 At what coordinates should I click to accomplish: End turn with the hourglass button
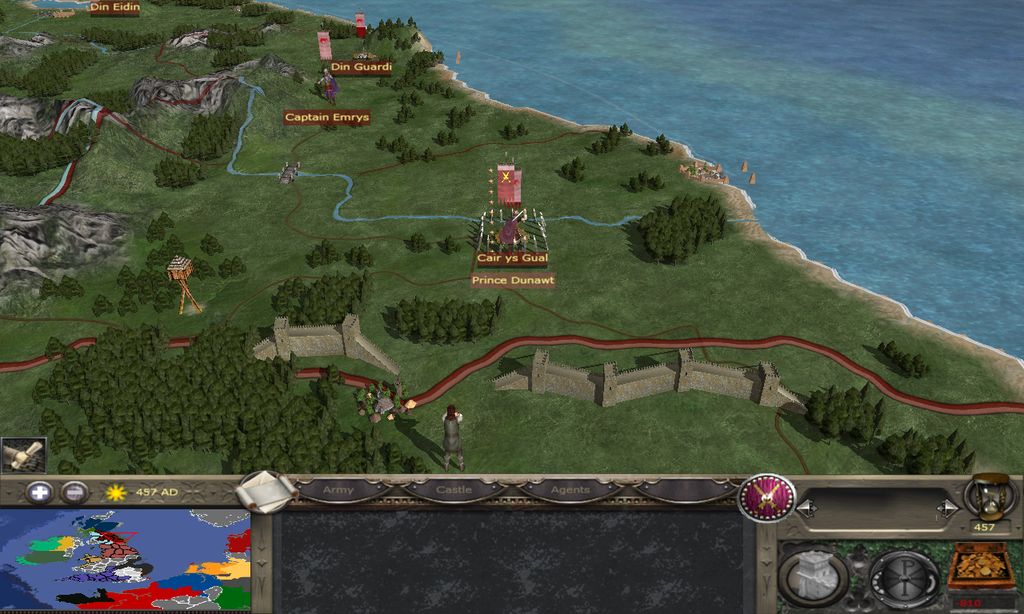989,495
